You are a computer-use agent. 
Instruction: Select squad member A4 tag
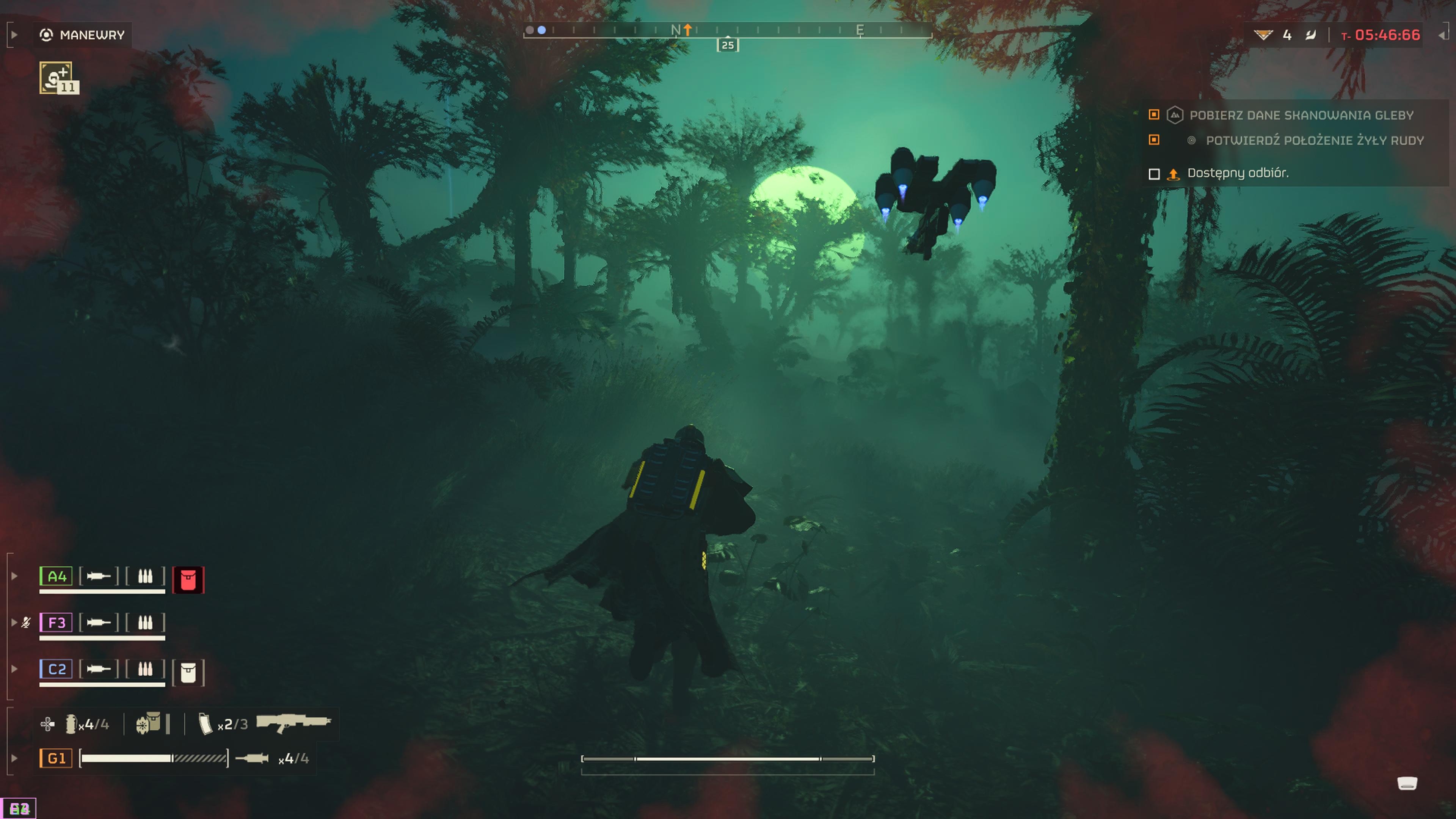pyautogui.click(x=56, y=576)
